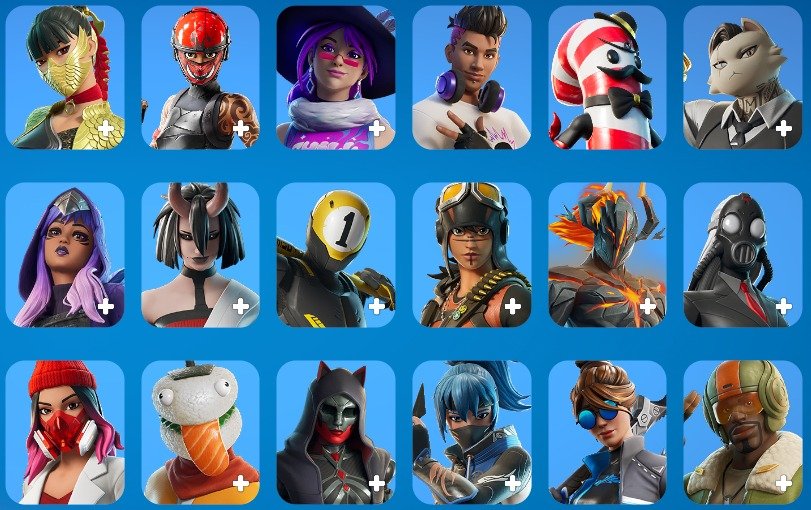This screenshot has width=811, height=510.
Task: Click the plus icon on the sushi head tile
Action: [241, 484]
